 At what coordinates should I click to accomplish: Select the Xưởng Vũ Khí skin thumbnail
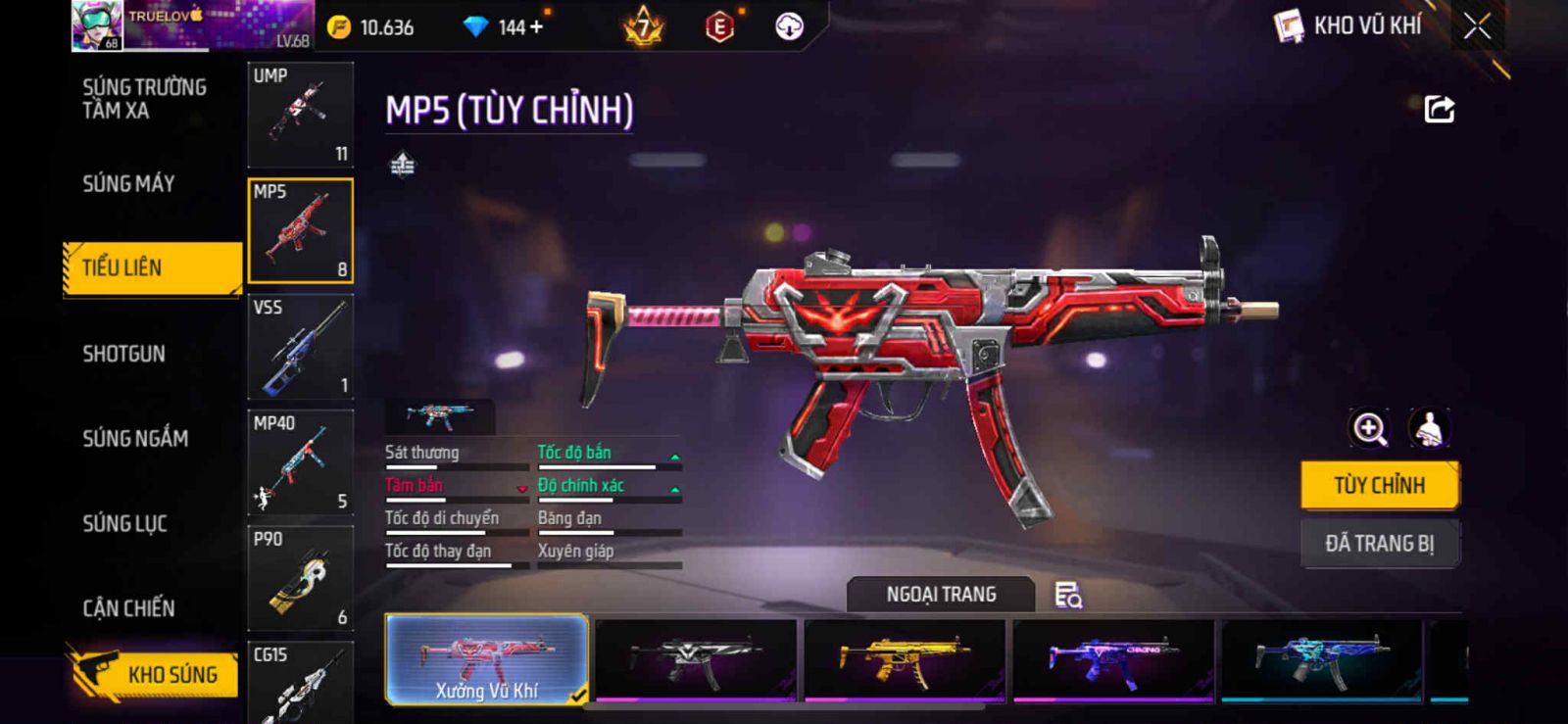coord(487,660)
